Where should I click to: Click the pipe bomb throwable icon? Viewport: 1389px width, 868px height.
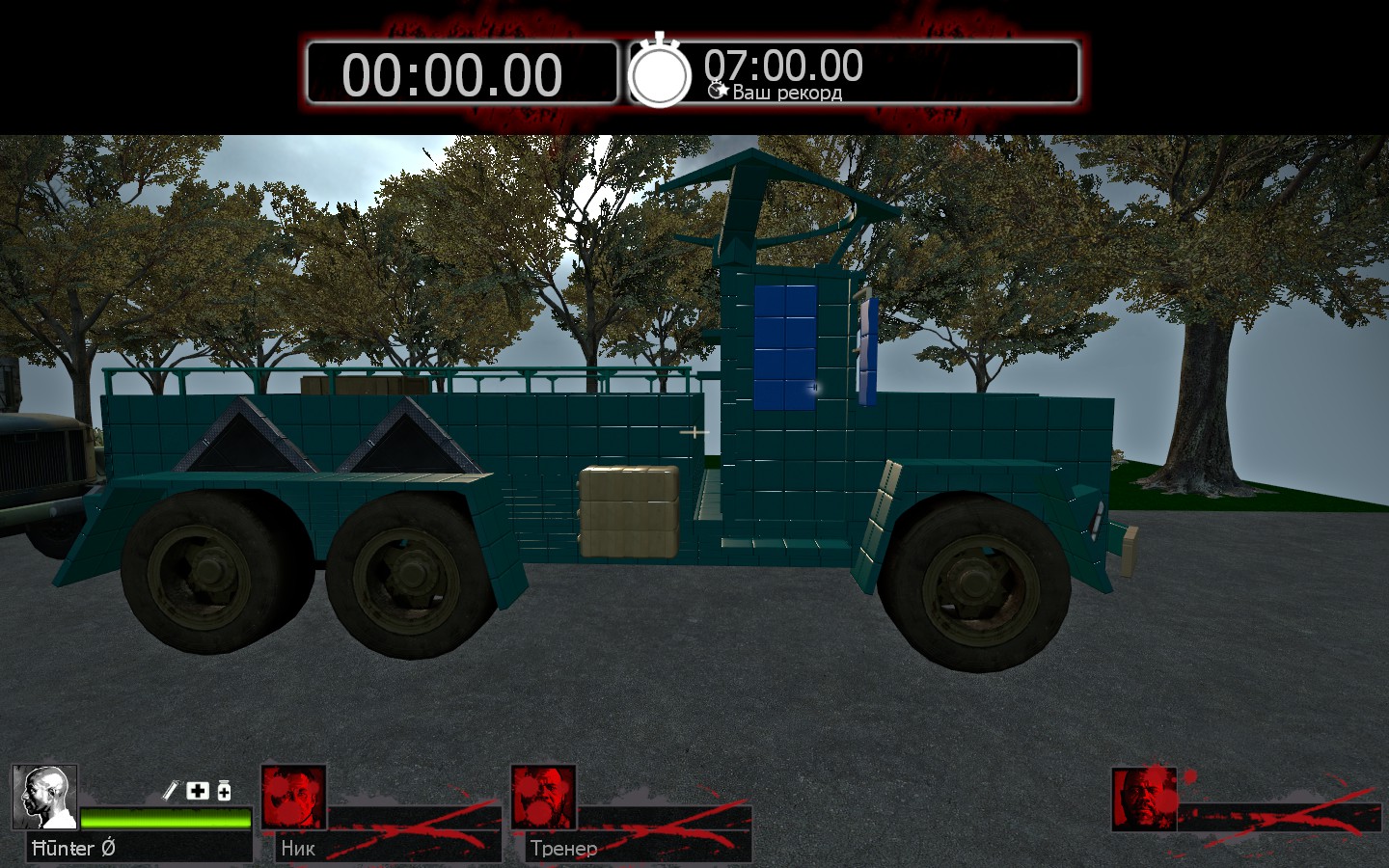point(170,791)
